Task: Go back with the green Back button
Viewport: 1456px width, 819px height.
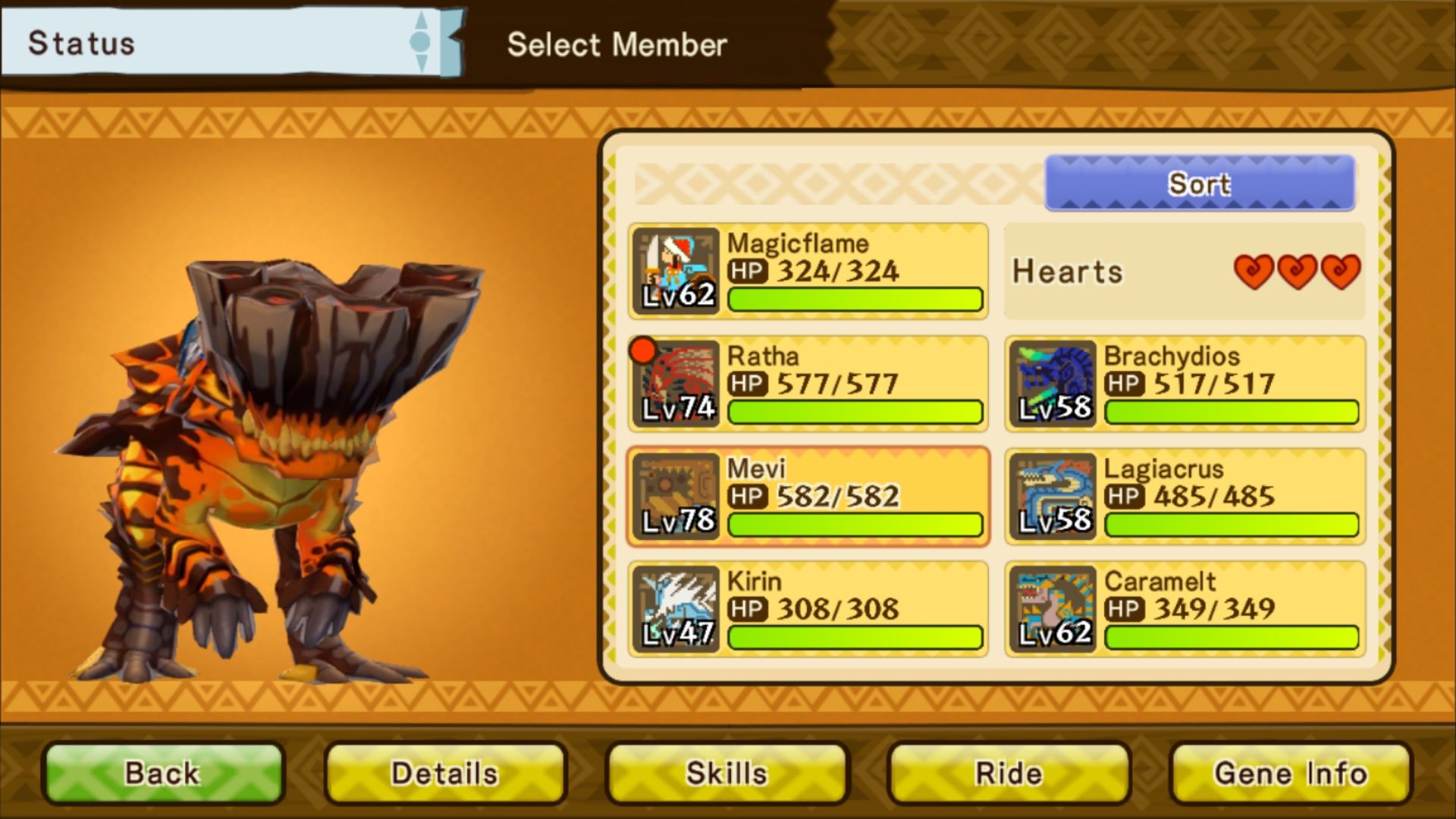Action: pos(163,773)
